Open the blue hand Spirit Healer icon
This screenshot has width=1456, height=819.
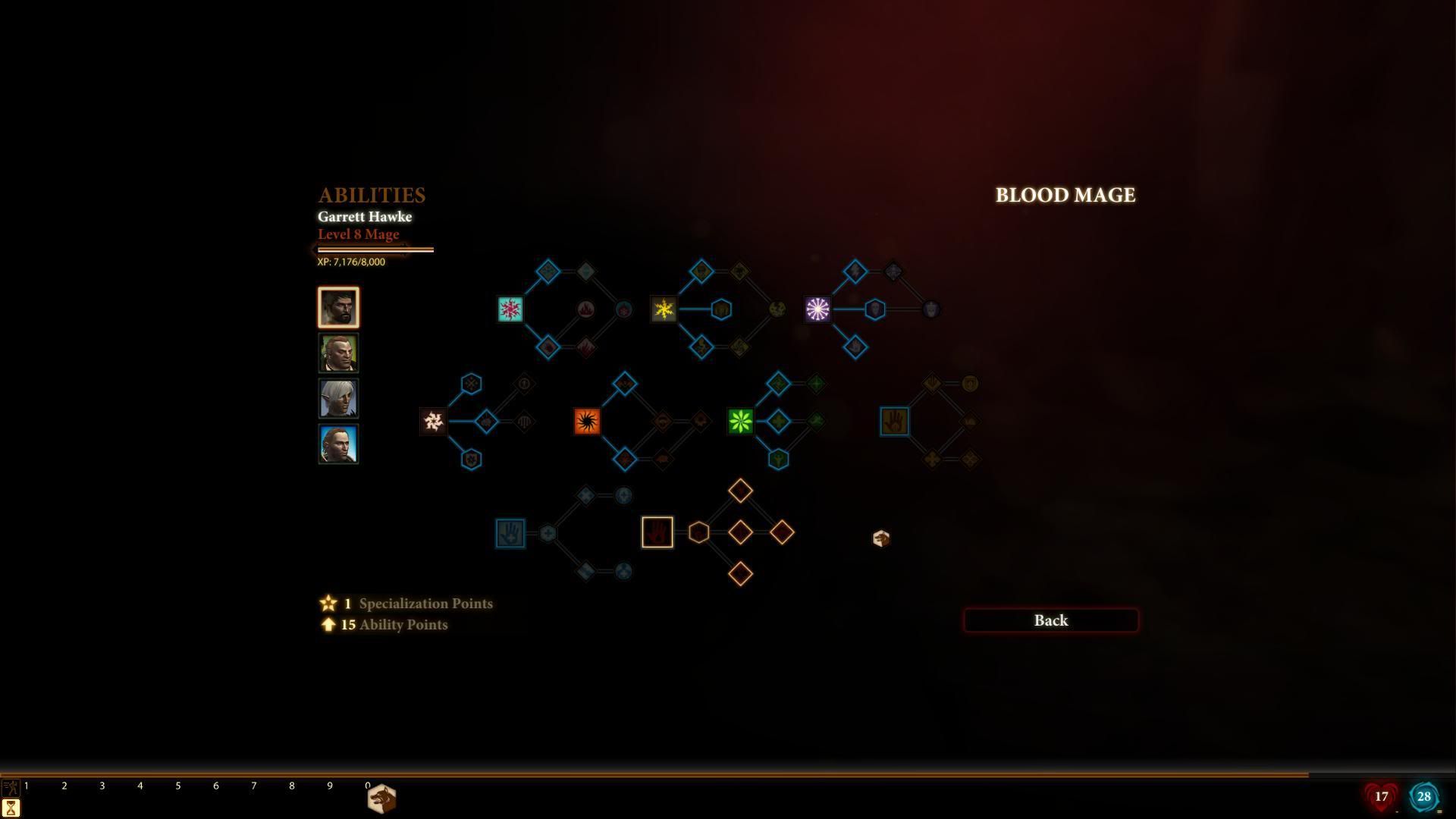pos(510,533)
